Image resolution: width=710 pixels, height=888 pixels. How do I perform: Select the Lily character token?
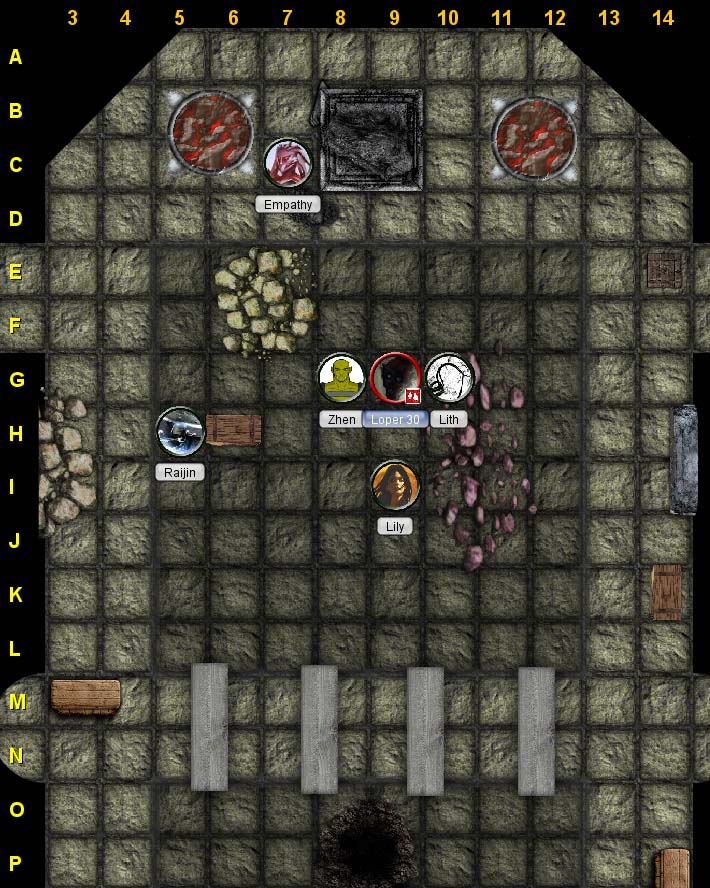[395, 486]
